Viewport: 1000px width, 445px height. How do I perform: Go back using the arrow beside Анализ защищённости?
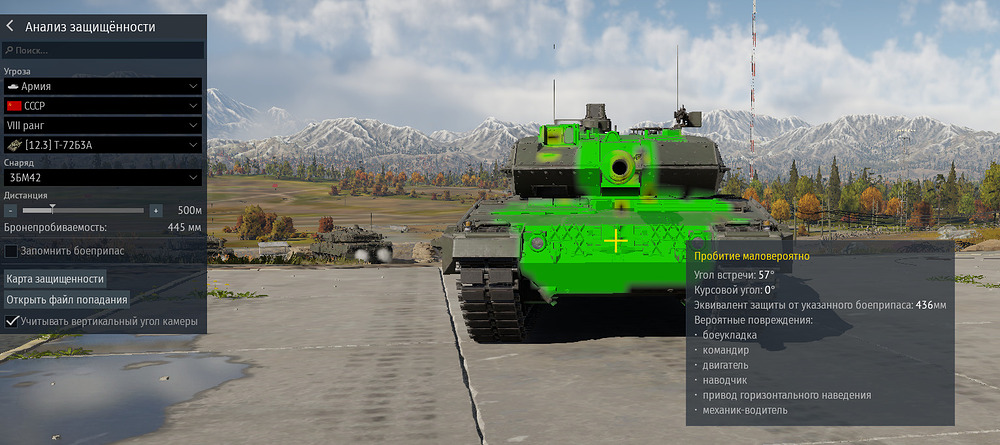click(10, 27)
